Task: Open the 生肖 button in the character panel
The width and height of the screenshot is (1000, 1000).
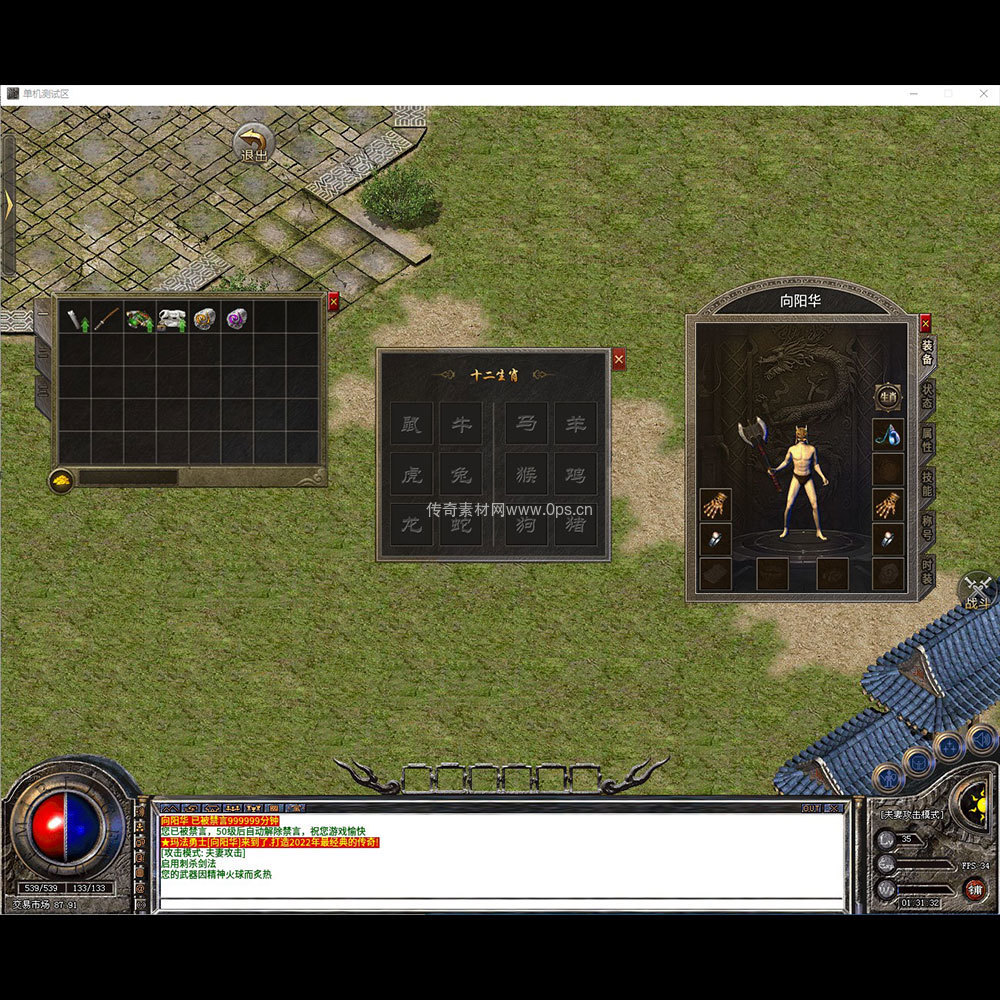Action: 888,397
